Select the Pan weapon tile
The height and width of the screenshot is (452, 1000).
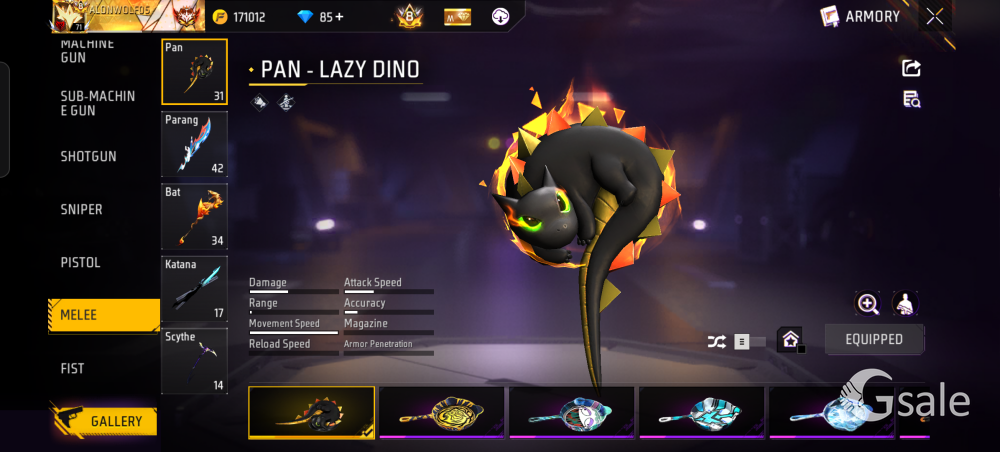[x=194, y=72]
